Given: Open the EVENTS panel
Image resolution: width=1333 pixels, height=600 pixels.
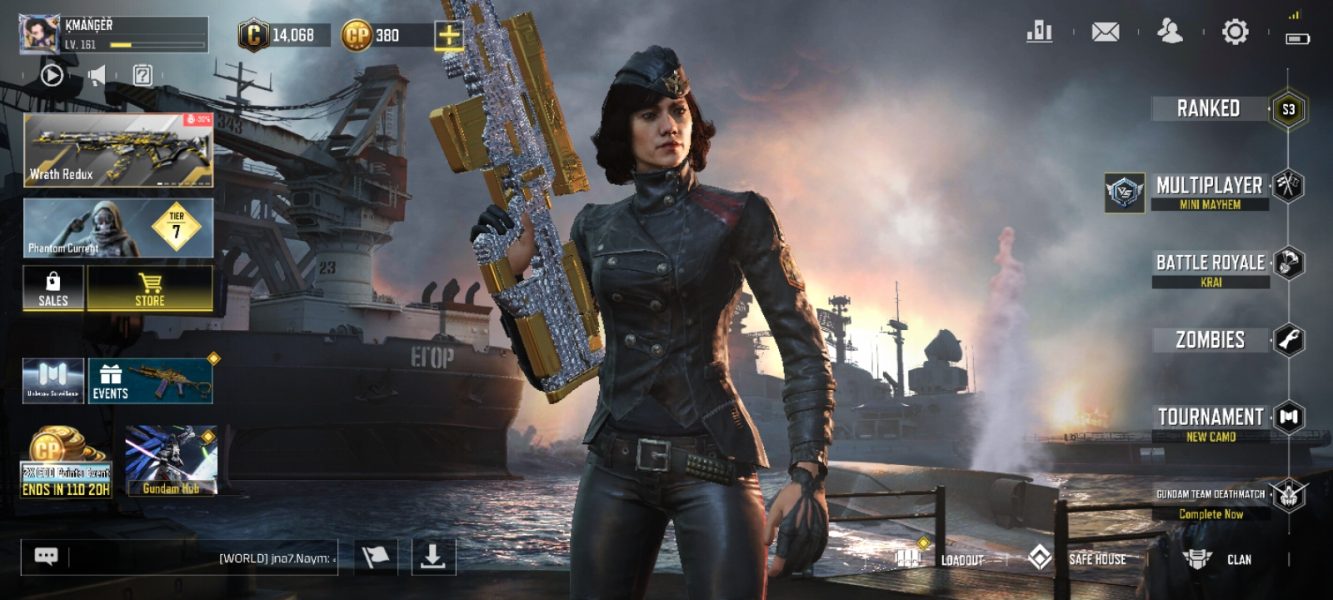Looking at the screenshot, I should [150, 381].
